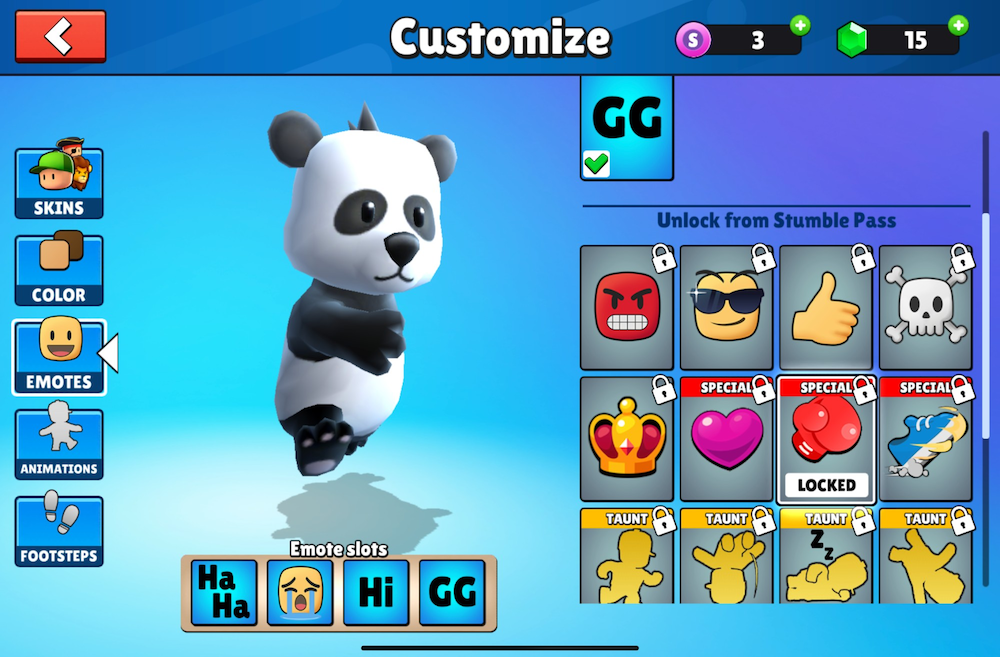Click the Ha Ha emote slot
This screenshot has width=1000, height=657.
tap(224, 593)
